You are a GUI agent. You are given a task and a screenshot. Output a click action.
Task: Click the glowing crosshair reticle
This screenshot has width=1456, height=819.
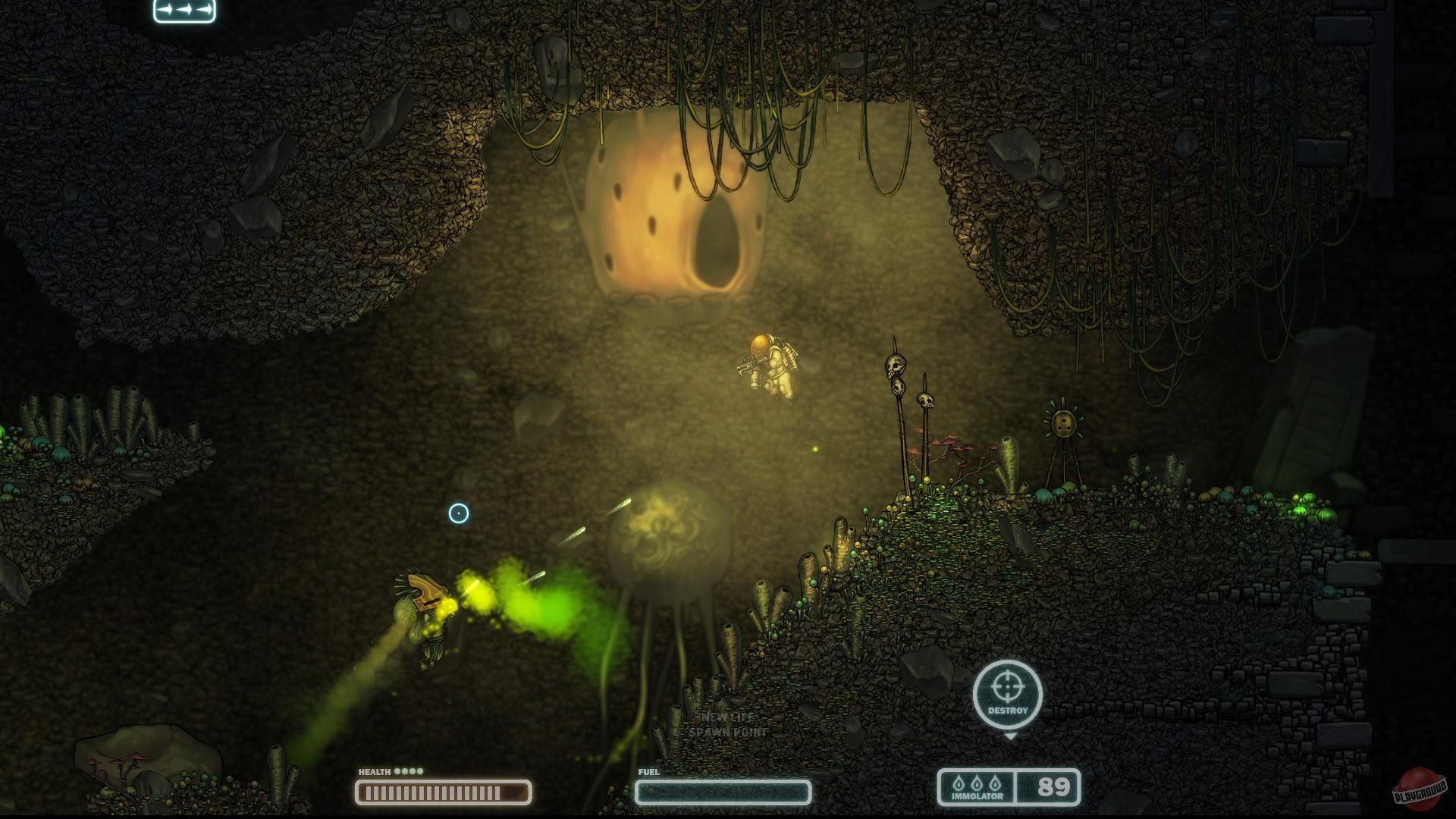[x=458, y=513]
